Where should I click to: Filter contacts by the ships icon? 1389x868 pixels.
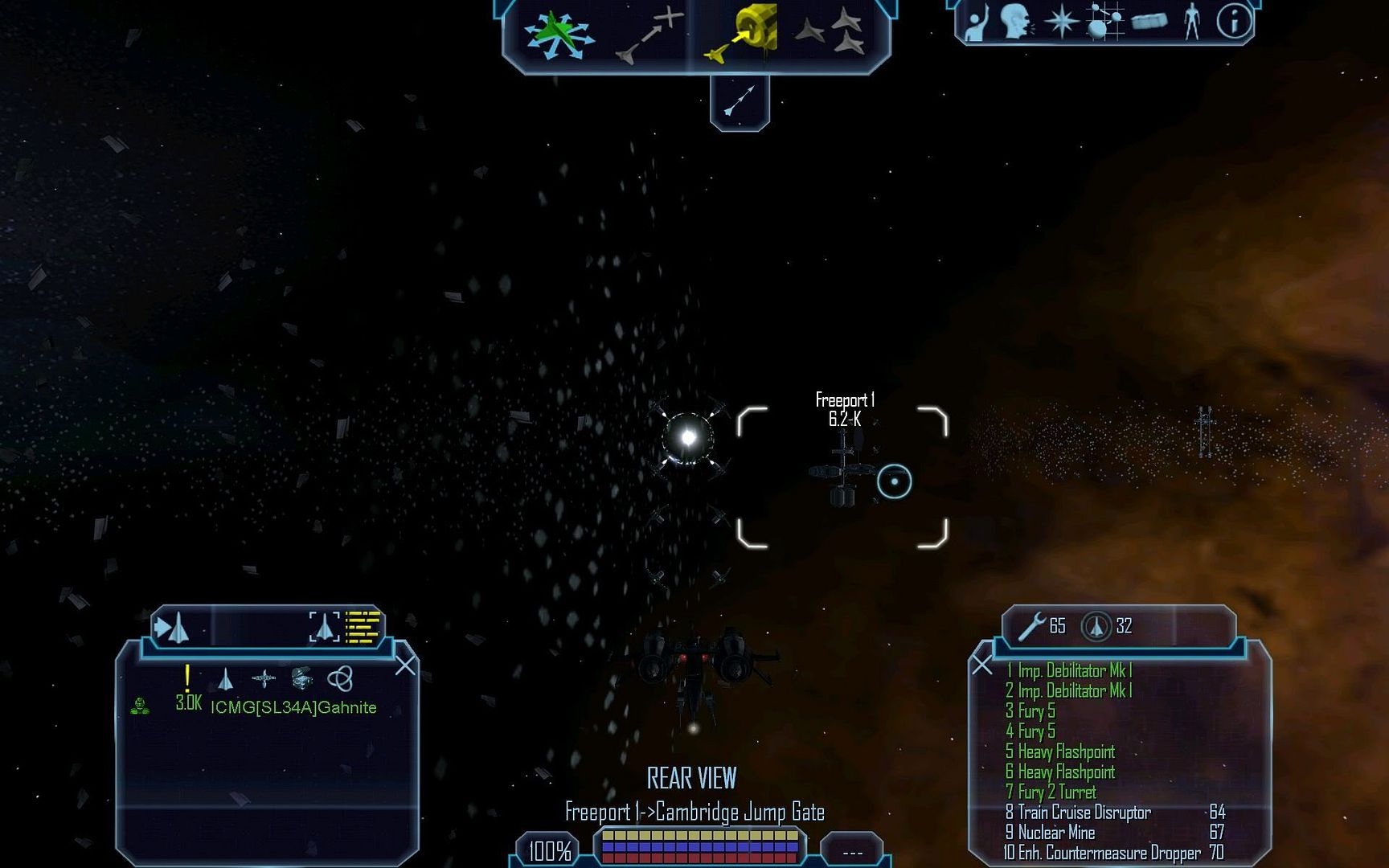coord(226,680)
